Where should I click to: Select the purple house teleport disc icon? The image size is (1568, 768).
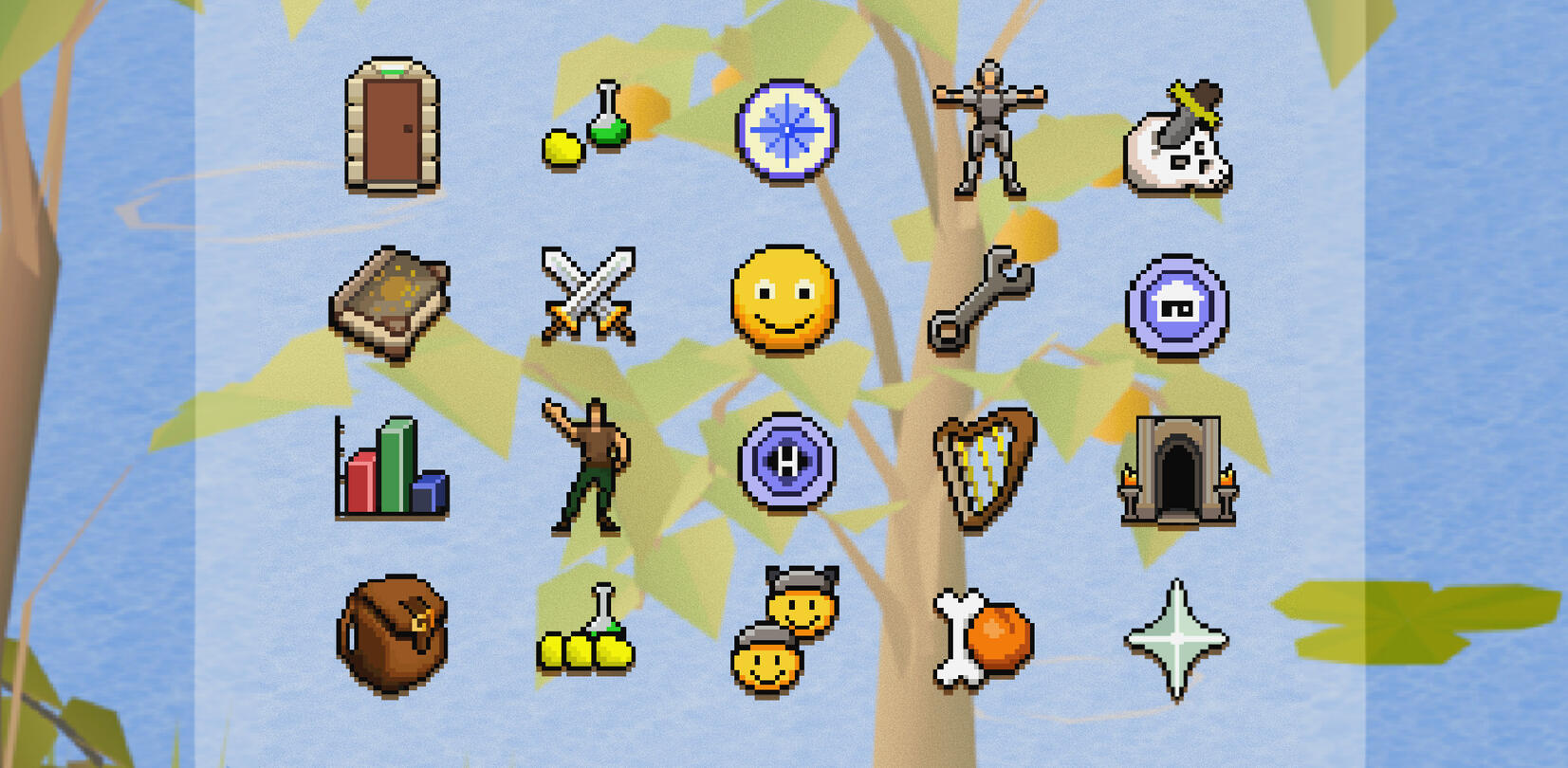(x=1179, y=301)
